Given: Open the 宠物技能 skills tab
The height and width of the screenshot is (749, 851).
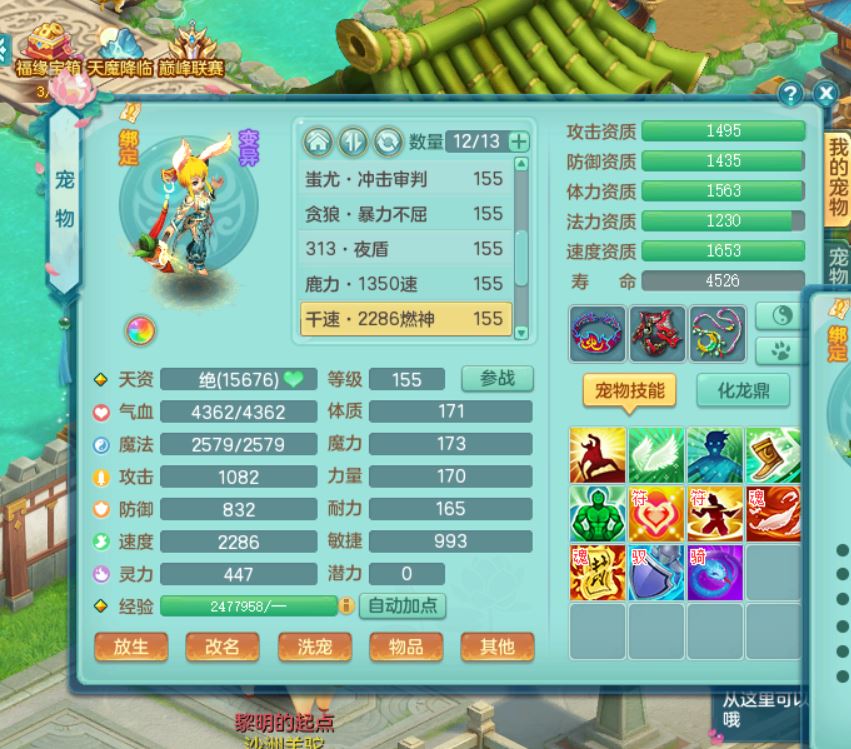Looking at the screenshot, I should tap(629, 390).
